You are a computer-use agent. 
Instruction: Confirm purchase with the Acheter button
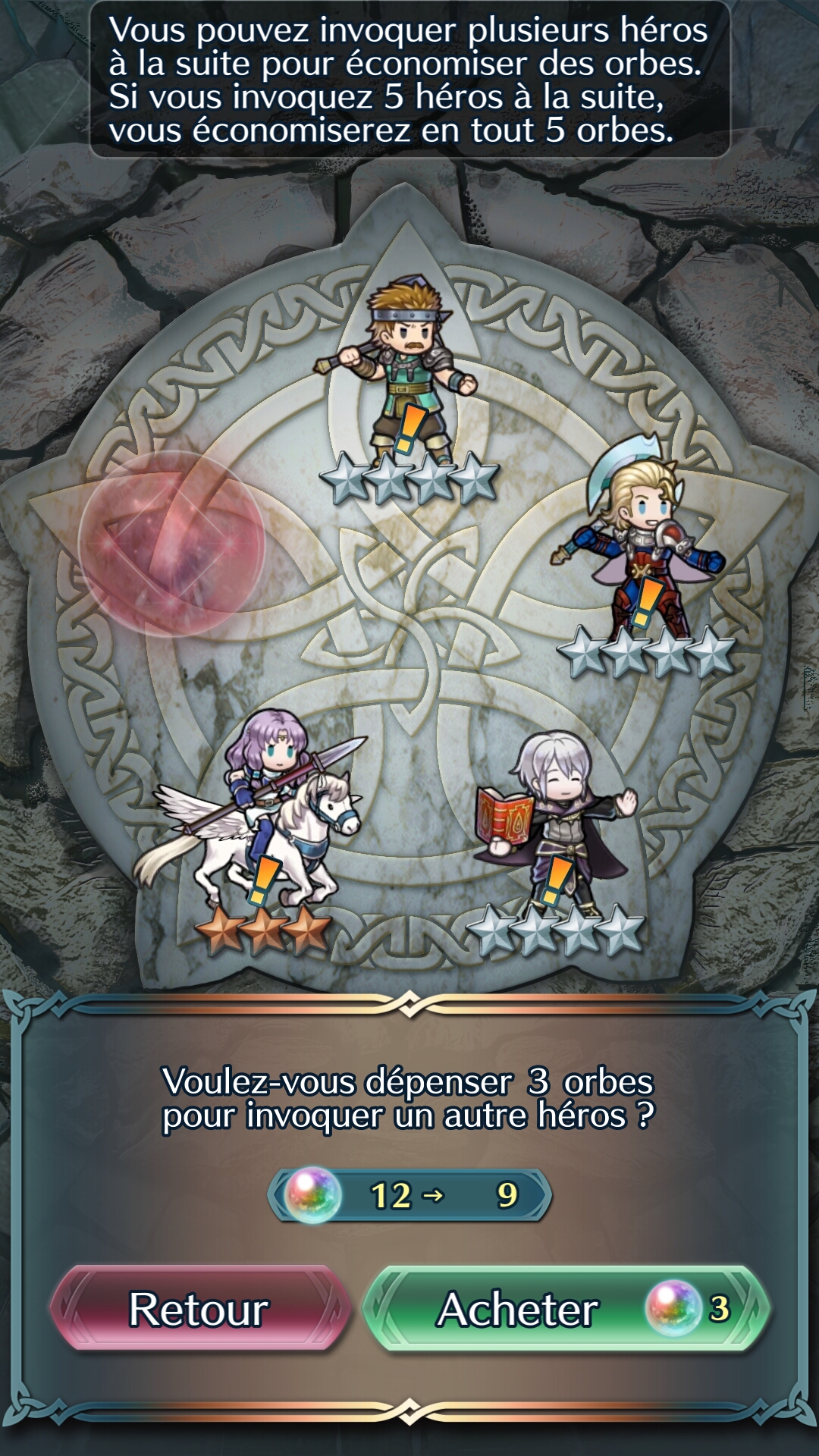[x=566, y=1310]
